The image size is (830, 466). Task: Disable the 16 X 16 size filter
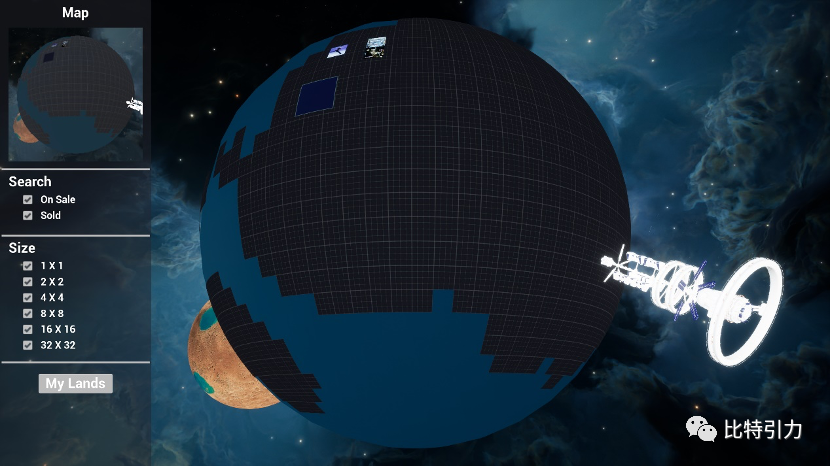(x=28, y=329)
